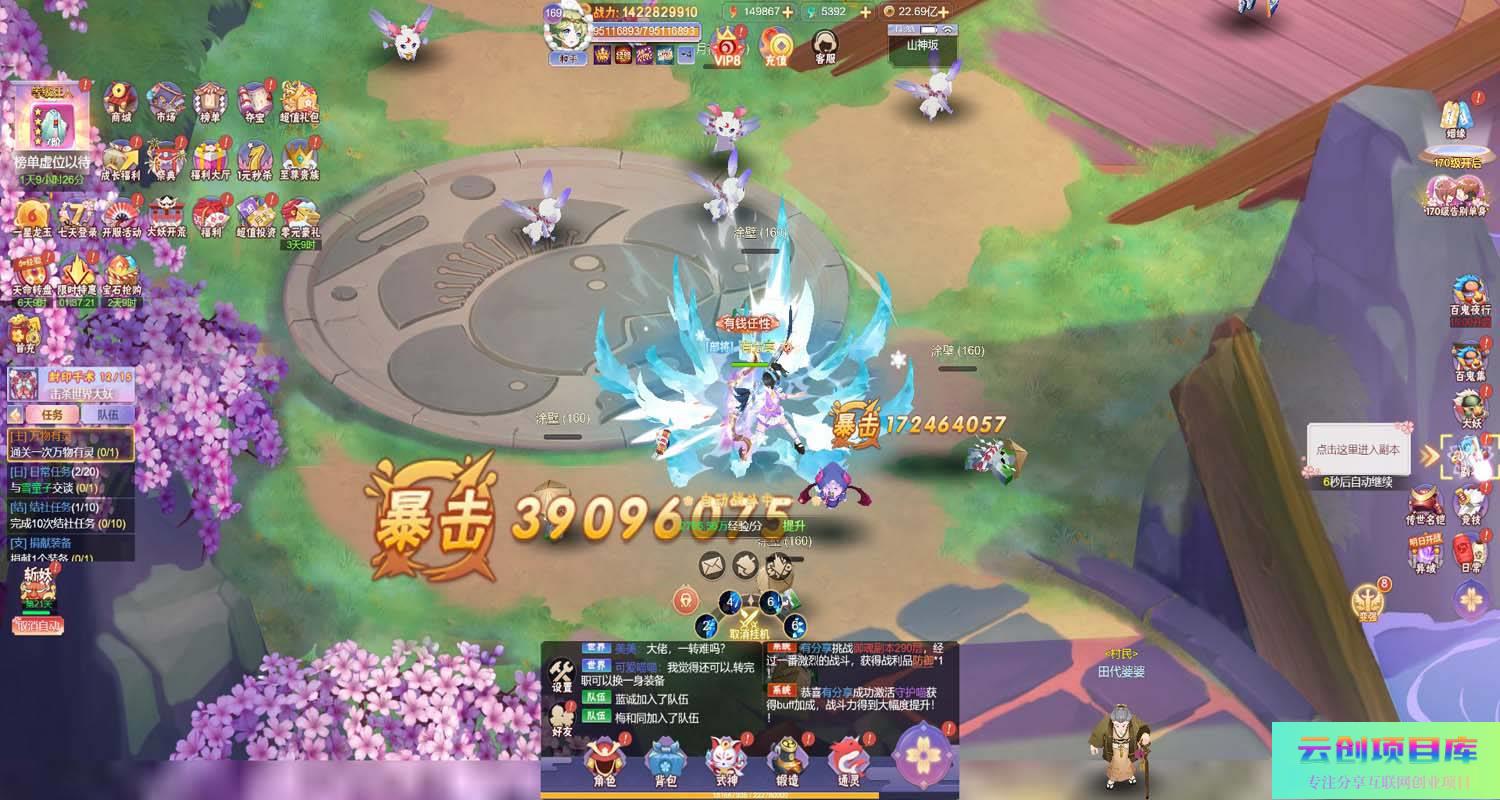Open 客服 customer service
The image size is (1500, 800).
(x=825, y=47)
